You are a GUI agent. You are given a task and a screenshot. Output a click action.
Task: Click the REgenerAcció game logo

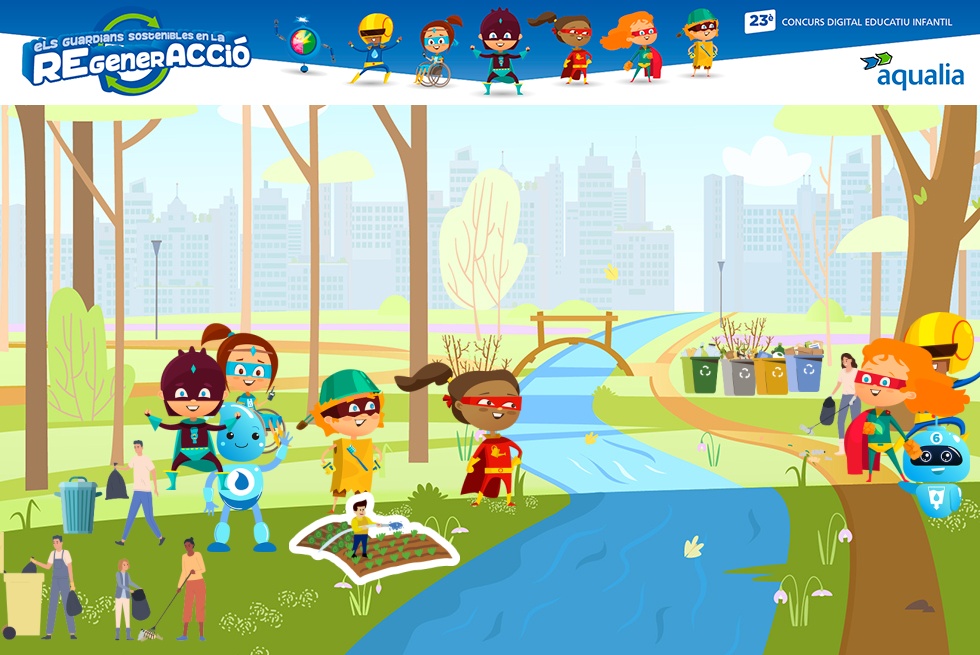pos(136,56)
